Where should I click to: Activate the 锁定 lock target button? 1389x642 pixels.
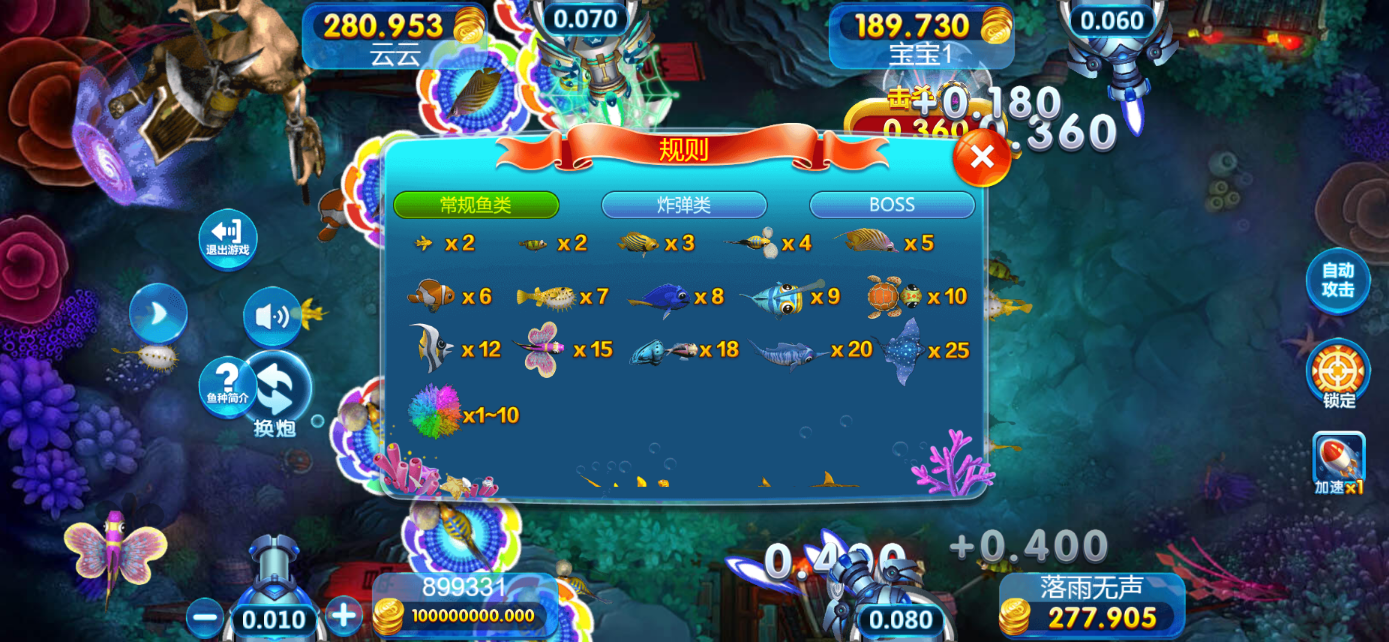[x=1338, y=374]
